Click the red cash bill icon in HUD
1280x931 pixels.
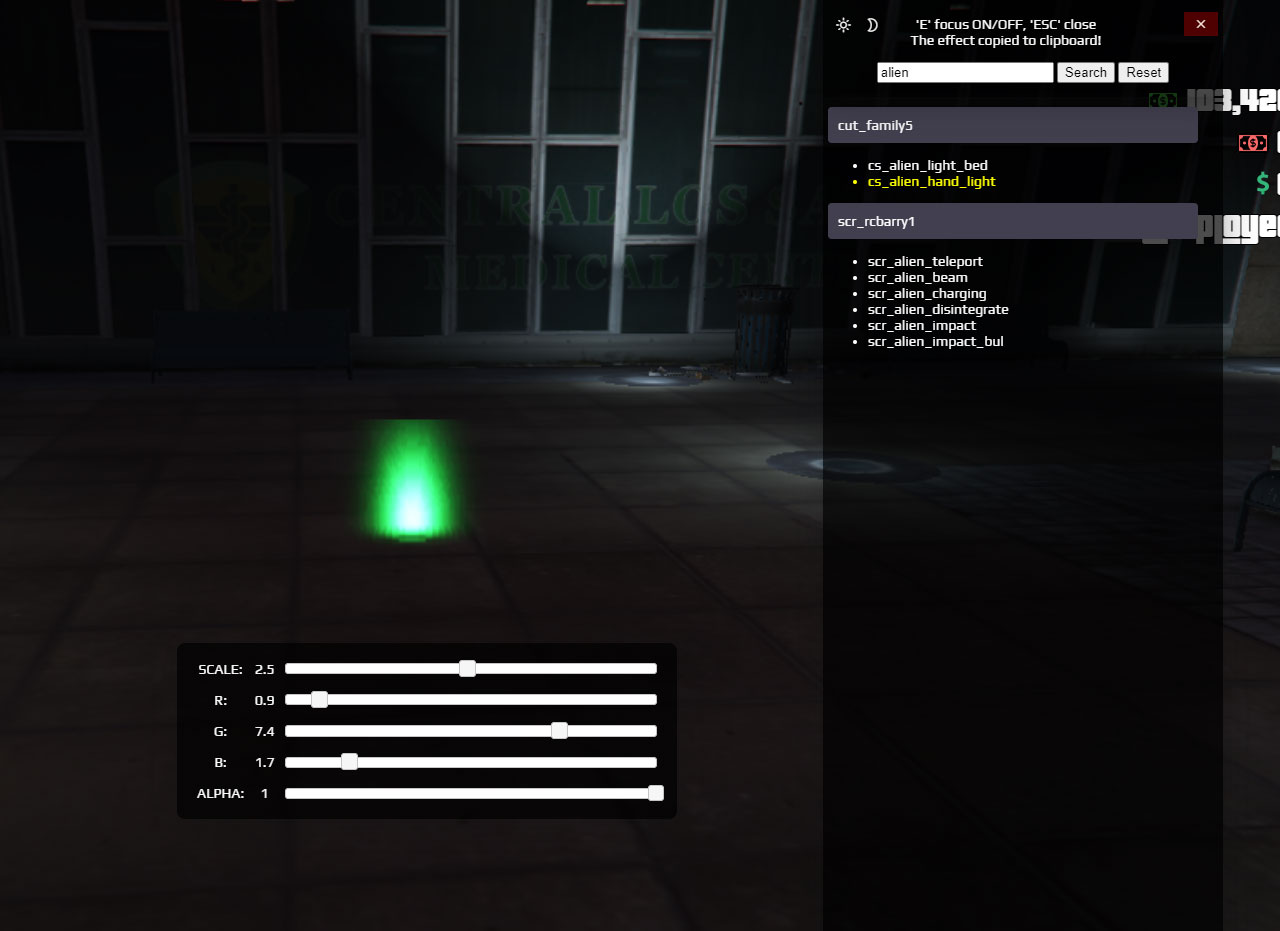click(x=1255, y=143)
